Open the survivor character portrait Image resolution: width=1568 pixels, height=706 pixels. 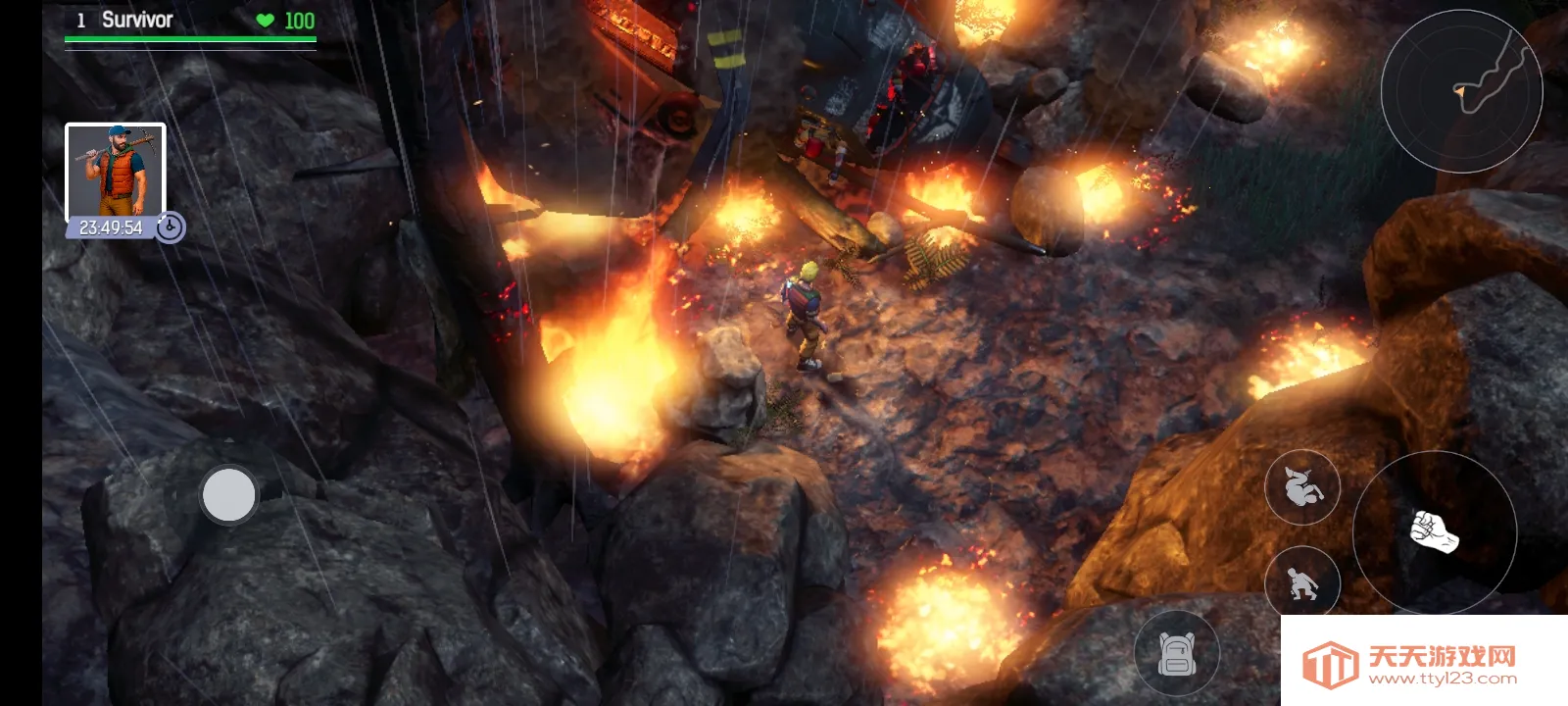click(115, 173)
